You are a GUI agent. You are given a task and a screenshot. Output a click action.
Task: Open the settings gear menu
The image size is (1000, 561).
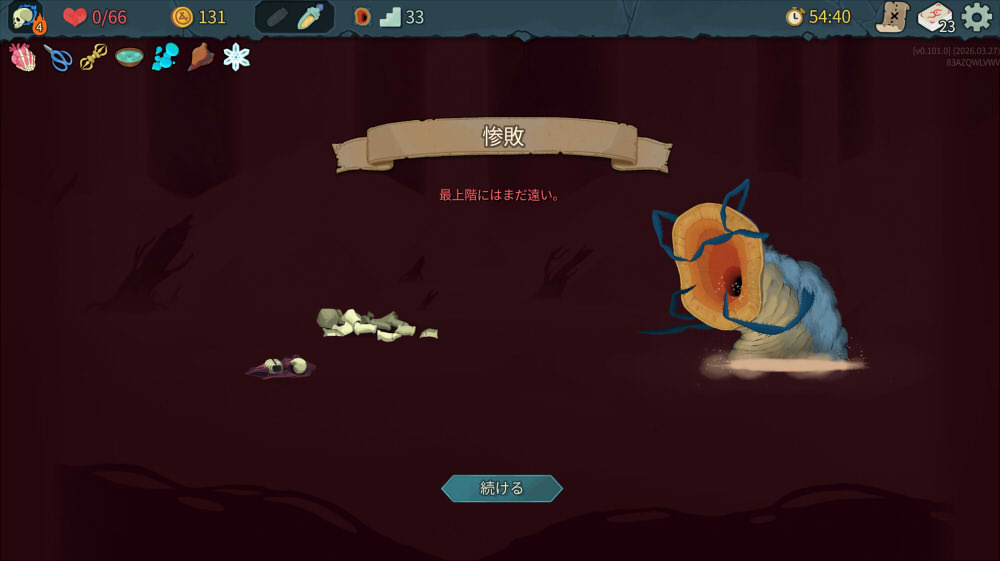tap(976, 17)
